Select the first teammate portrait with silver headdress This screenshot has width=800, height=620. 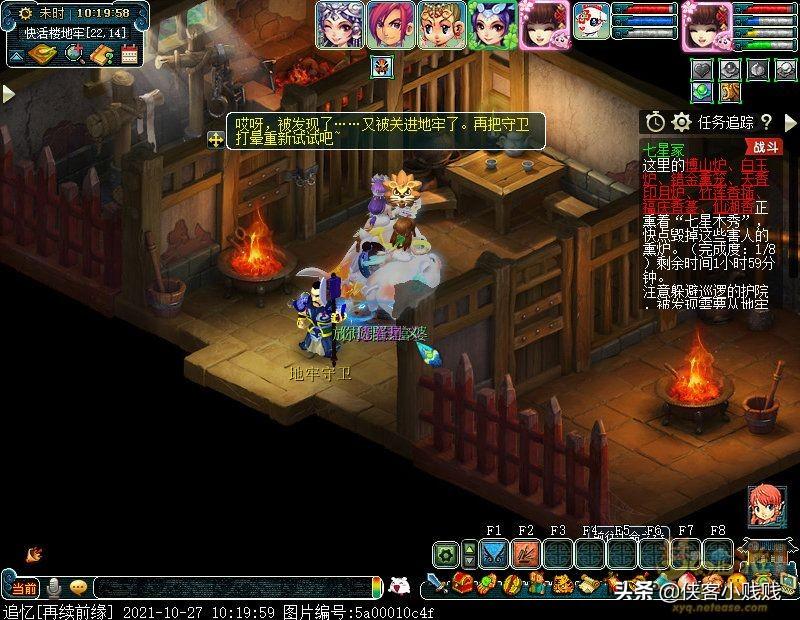click(x=338, y=25)
